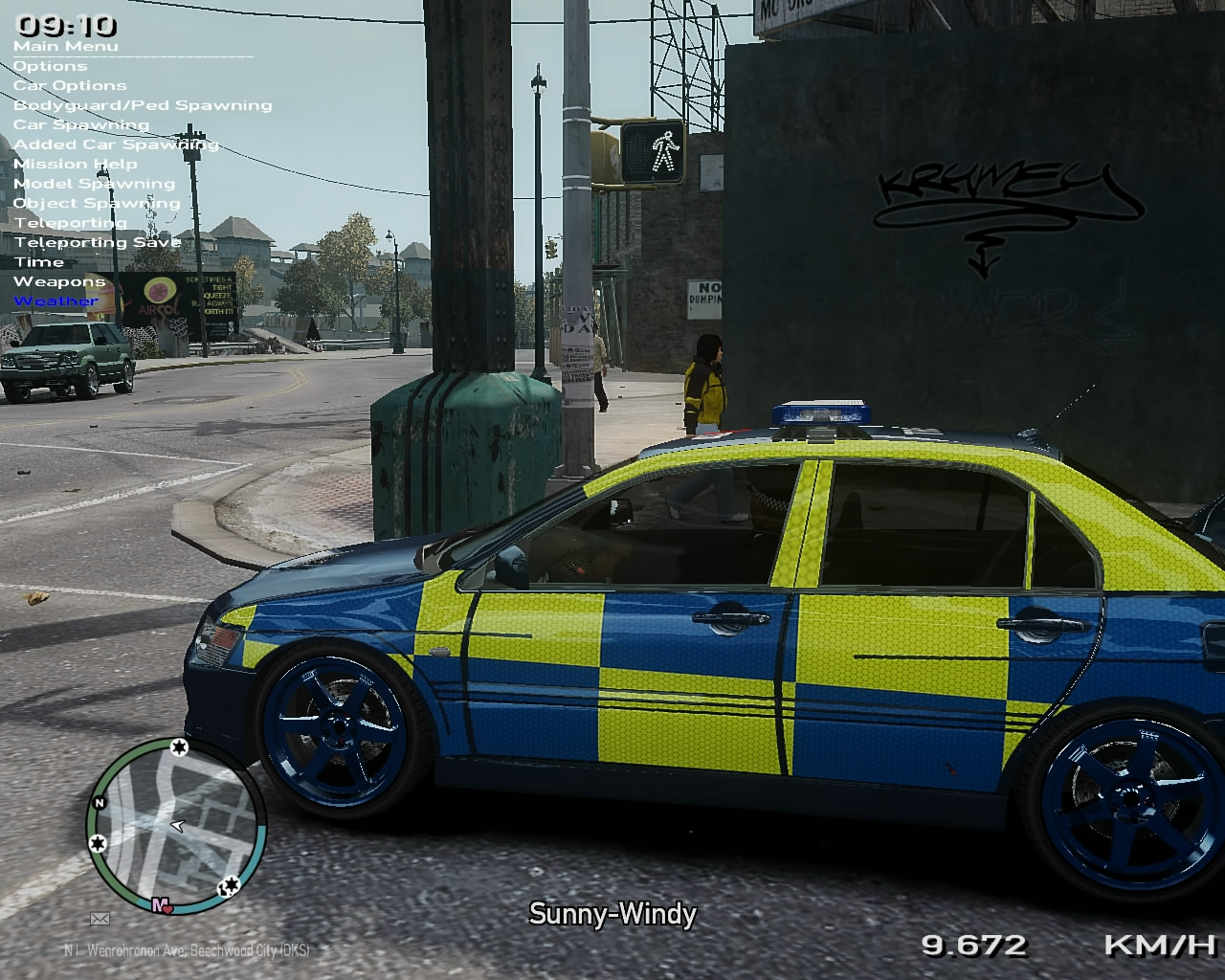The width and height of the screenshot is (1225, 980).
Task: Choose the Weapons menu entry
Action: pos(59,281)
